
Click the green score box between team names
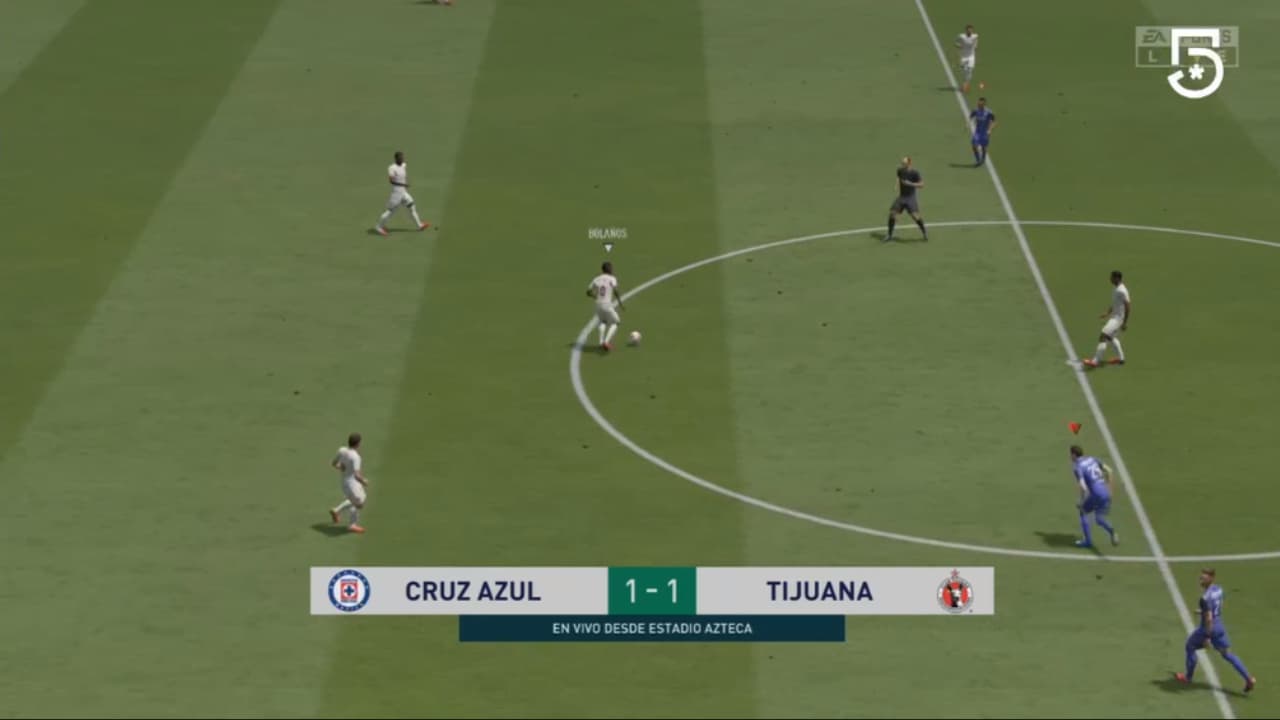pyautogui.click(x=652, y=591)
